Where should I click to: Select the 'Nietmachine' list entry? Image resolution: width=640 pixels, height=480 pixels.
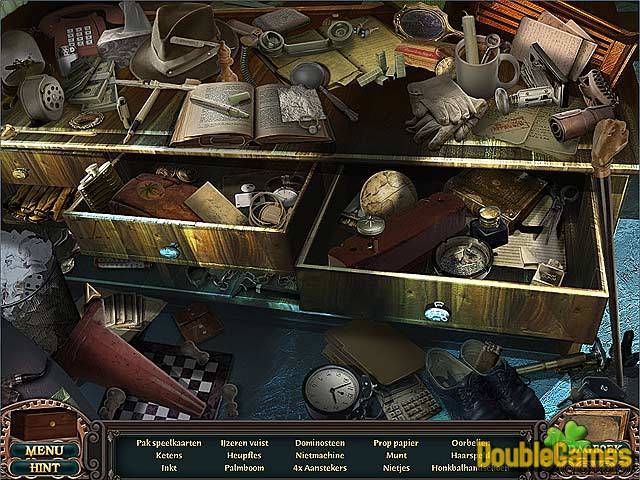pyautogui.click(x=319, y=453)
